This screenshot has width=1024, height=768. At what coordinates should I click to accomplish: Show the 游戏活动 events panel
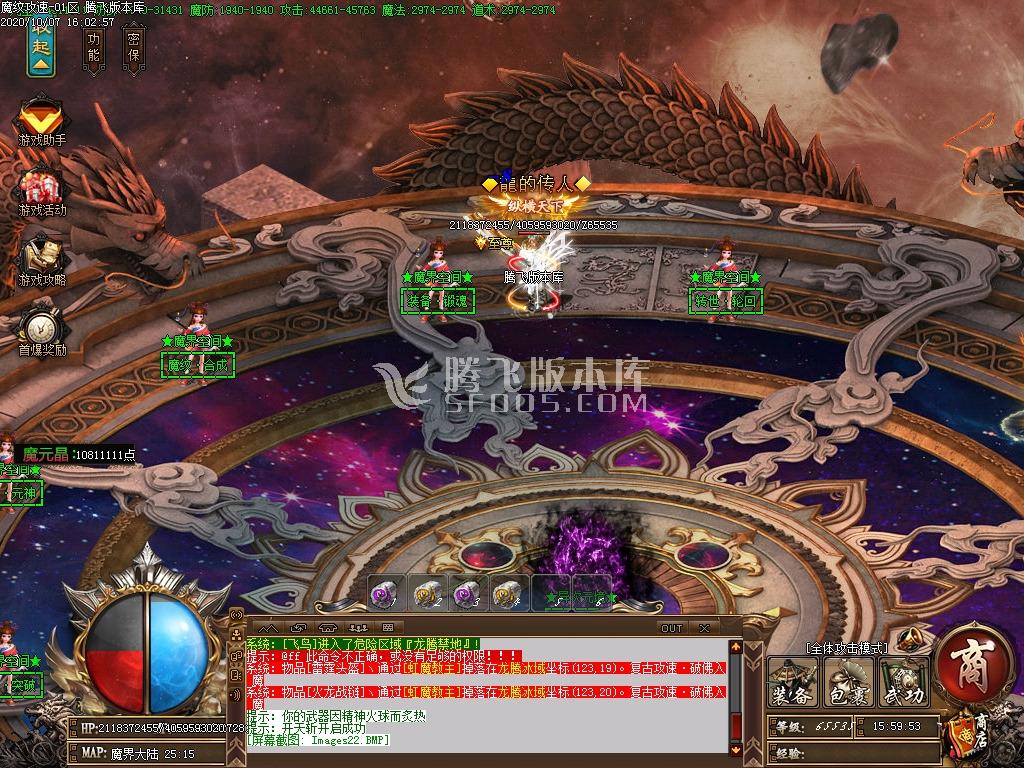pyautogui.click(x=41, y=192)
